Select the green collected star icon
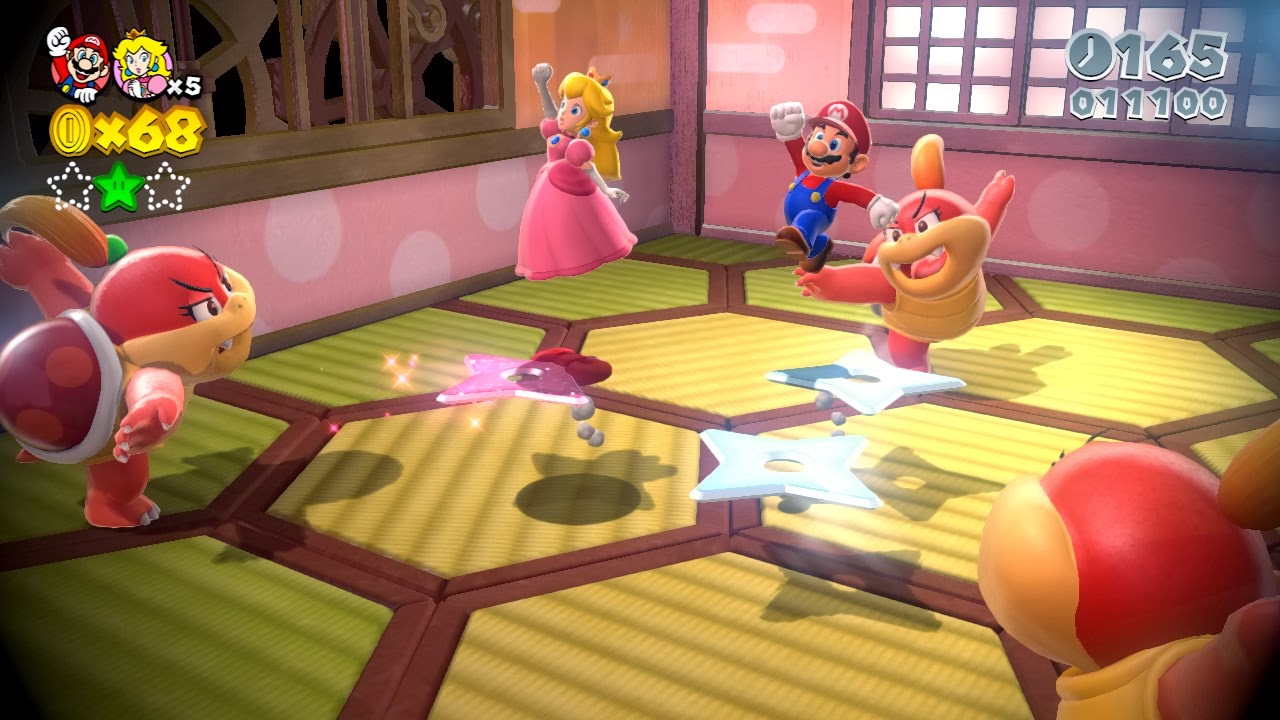The width and height of the screenshot is (1280, 720). (x=119, y=186)
